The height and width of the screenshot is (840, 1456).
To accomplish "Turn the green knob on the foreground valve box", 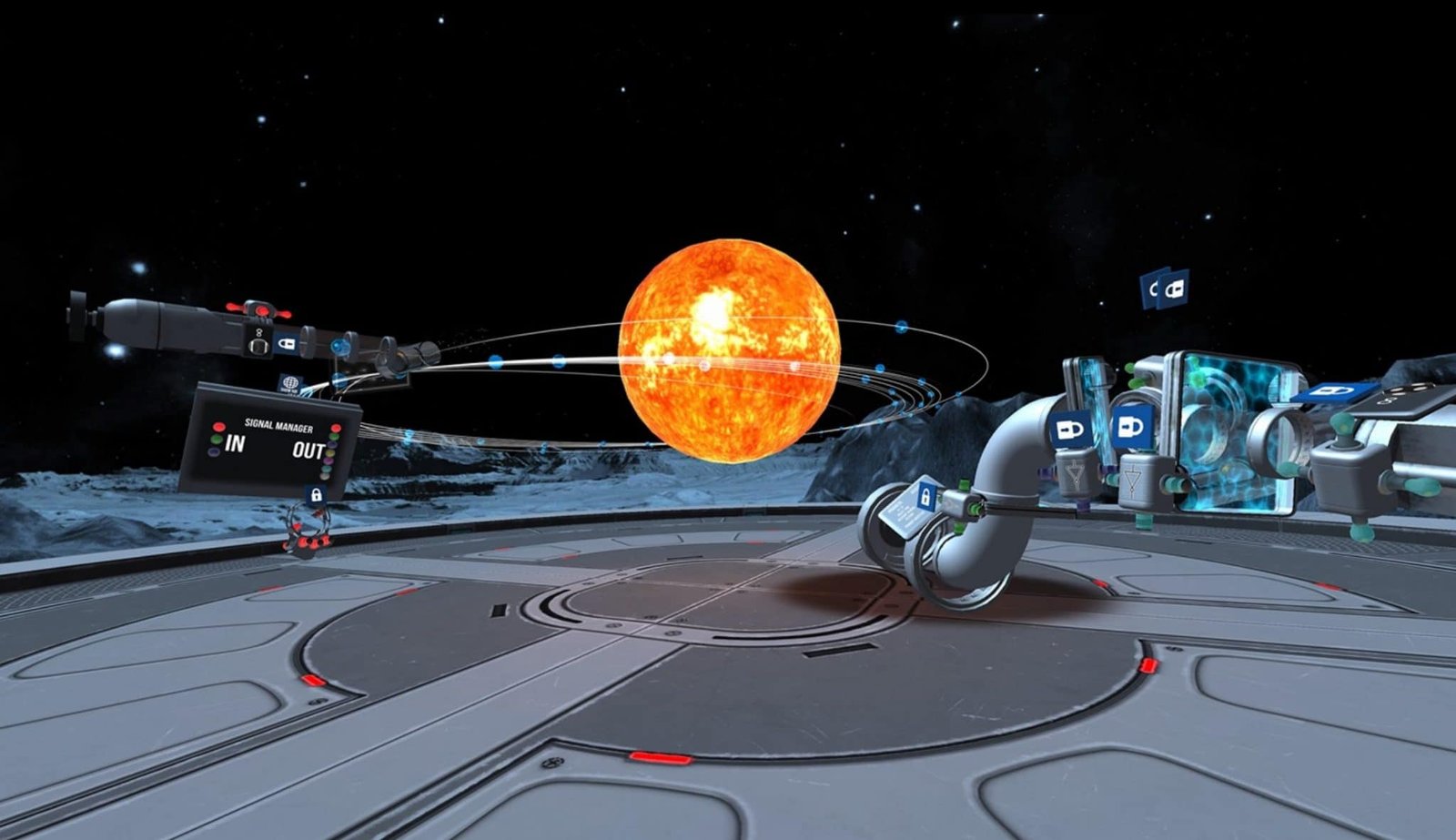I will point(964,483).
